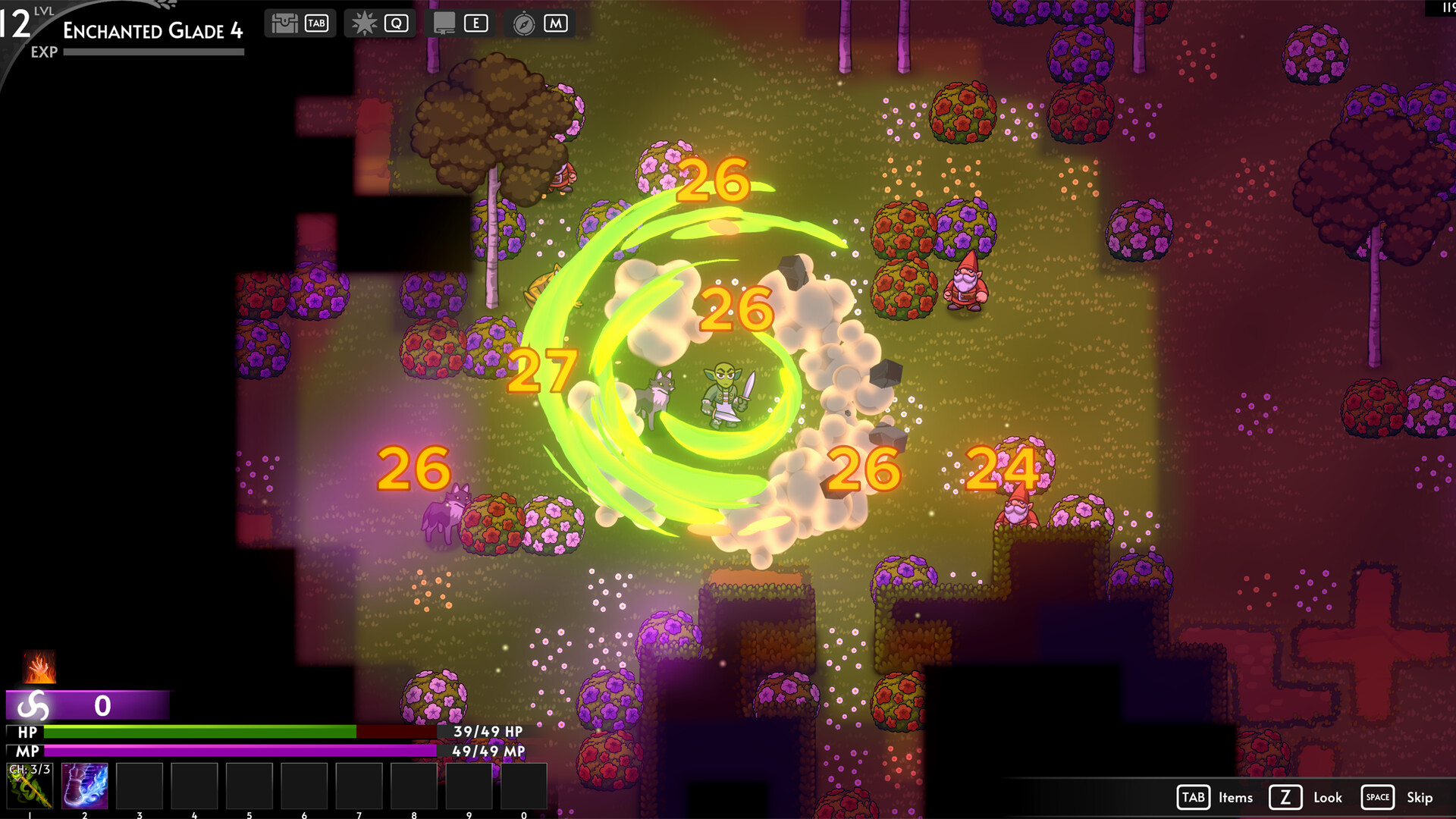
Task: Activate the flaming boot skill in slot 2
Action: 85,786
